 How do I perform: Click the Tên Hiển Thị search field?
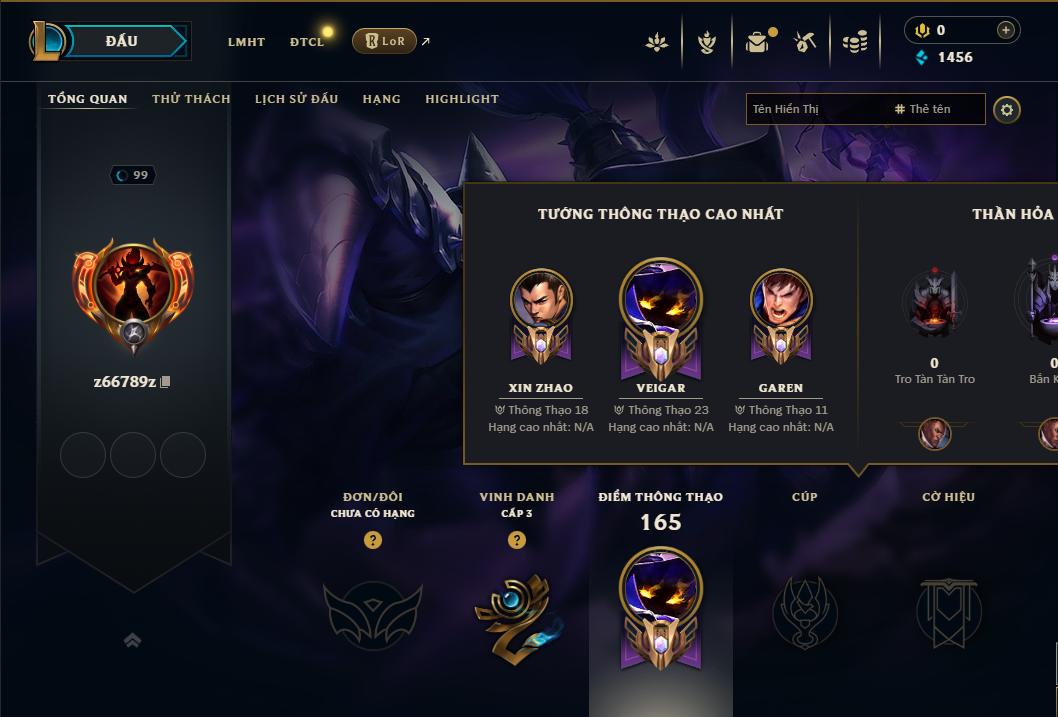pyautogui.click(x=815, y=109)
